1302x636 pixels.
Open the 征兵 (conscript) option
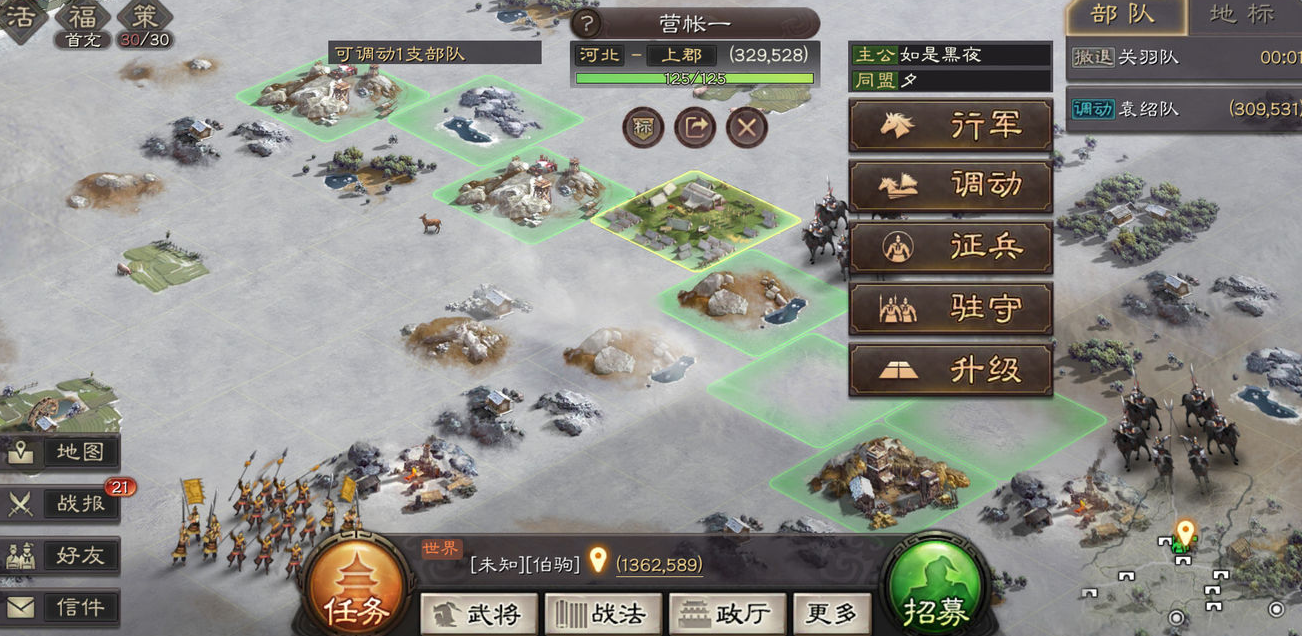click(950, 248)
